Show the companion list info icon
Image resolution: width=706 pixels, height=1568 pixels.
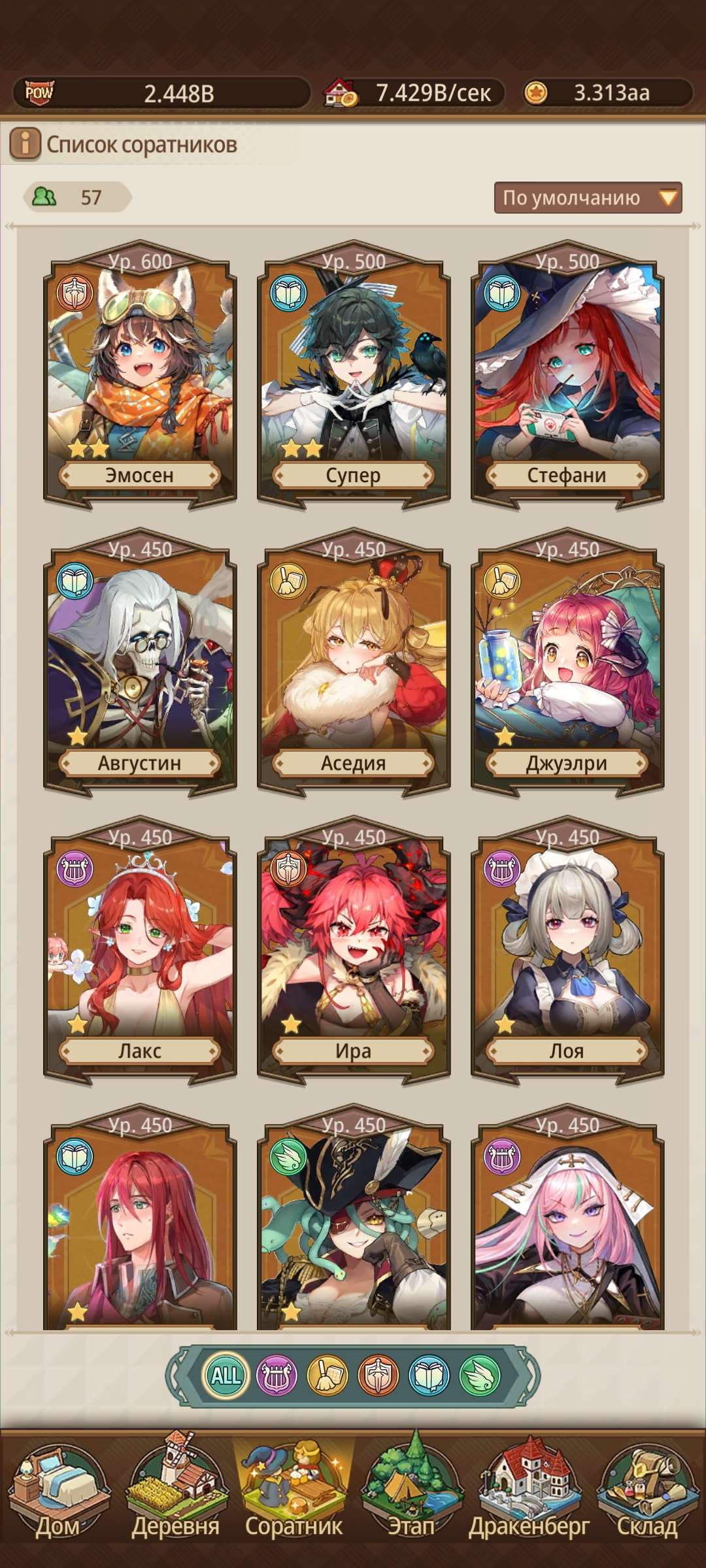pyautogui.click(x=25, y=144)
